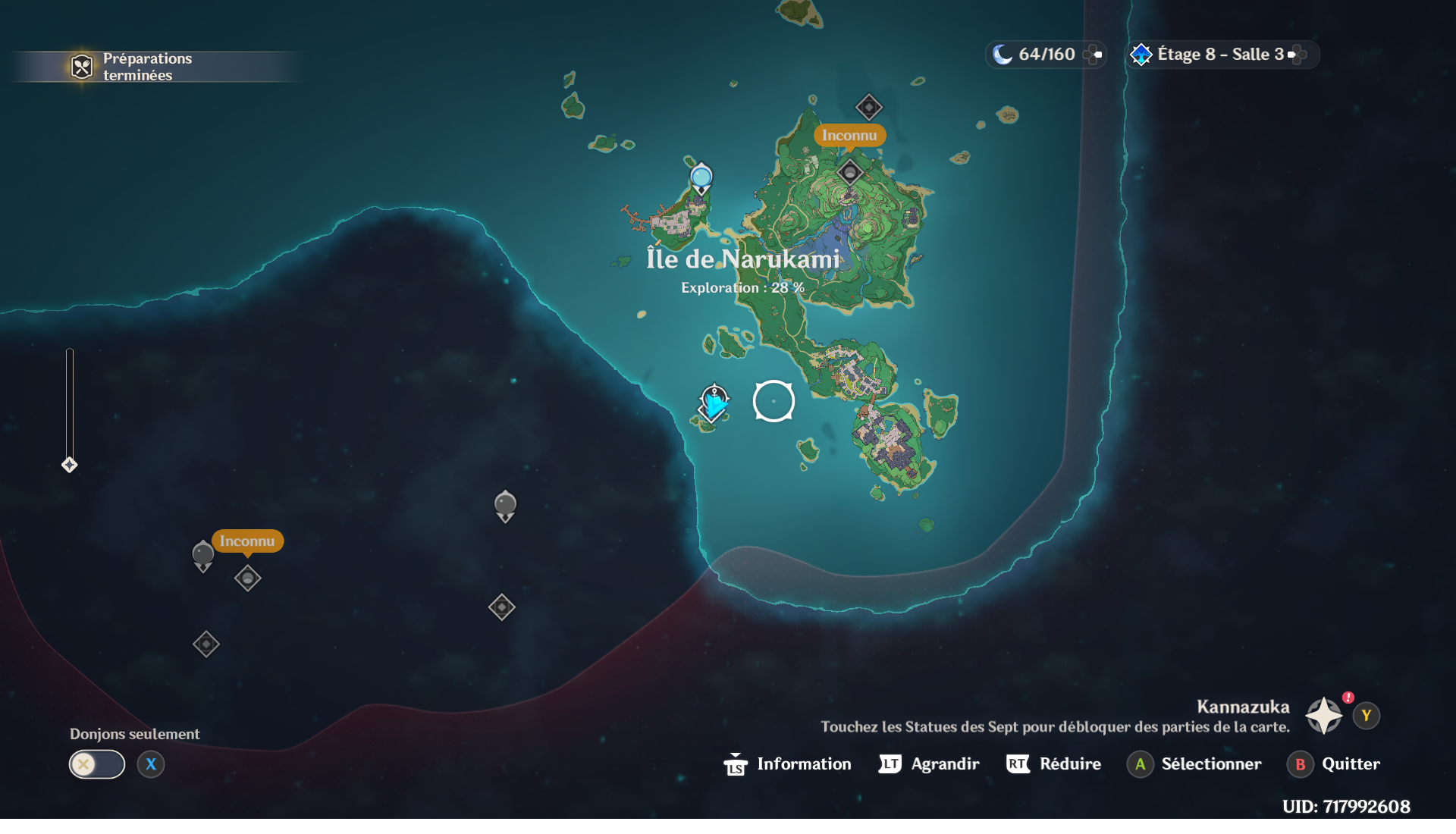This screenshot has width=1456, height=834.
Task: Choose the diamond marker north of Narukami island
Action: (868, 107)
